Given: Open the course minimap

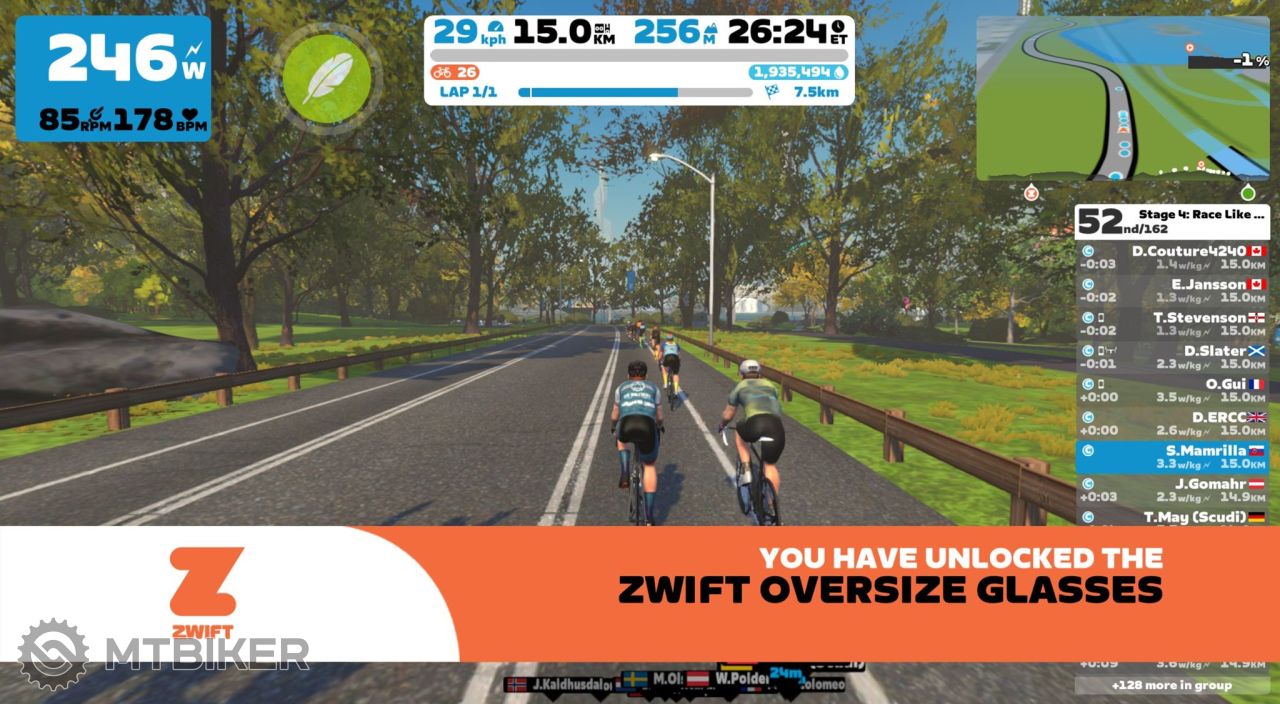Looking at the screenshot, I should click(1123, 98).
